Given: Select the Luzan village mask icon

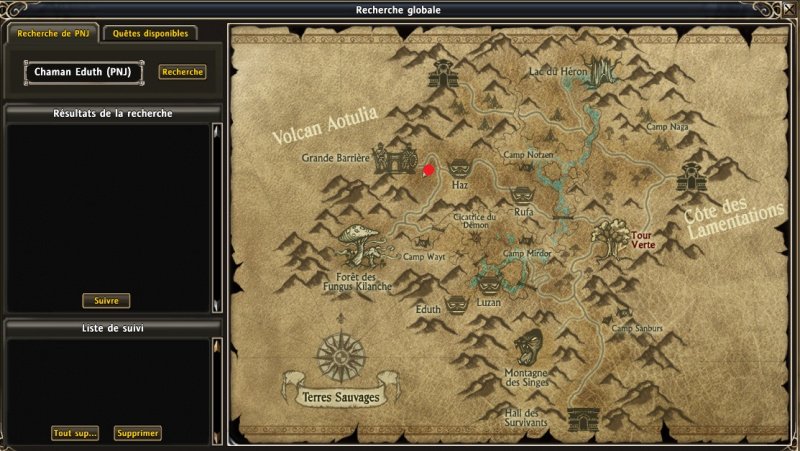Looking at the screenshot, I should coord(490,286).
